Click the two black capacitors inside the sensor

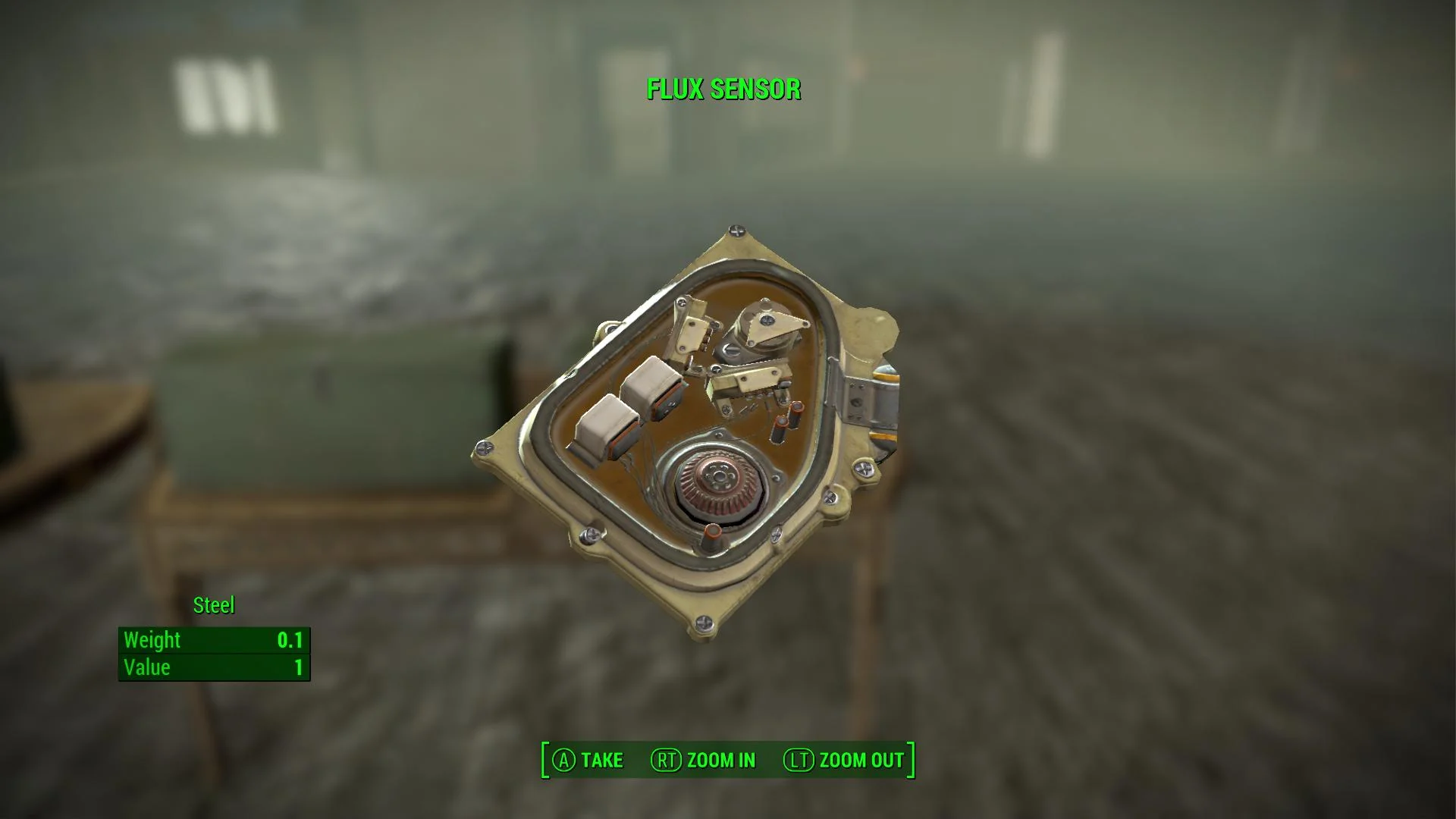[x=788, y=421]
